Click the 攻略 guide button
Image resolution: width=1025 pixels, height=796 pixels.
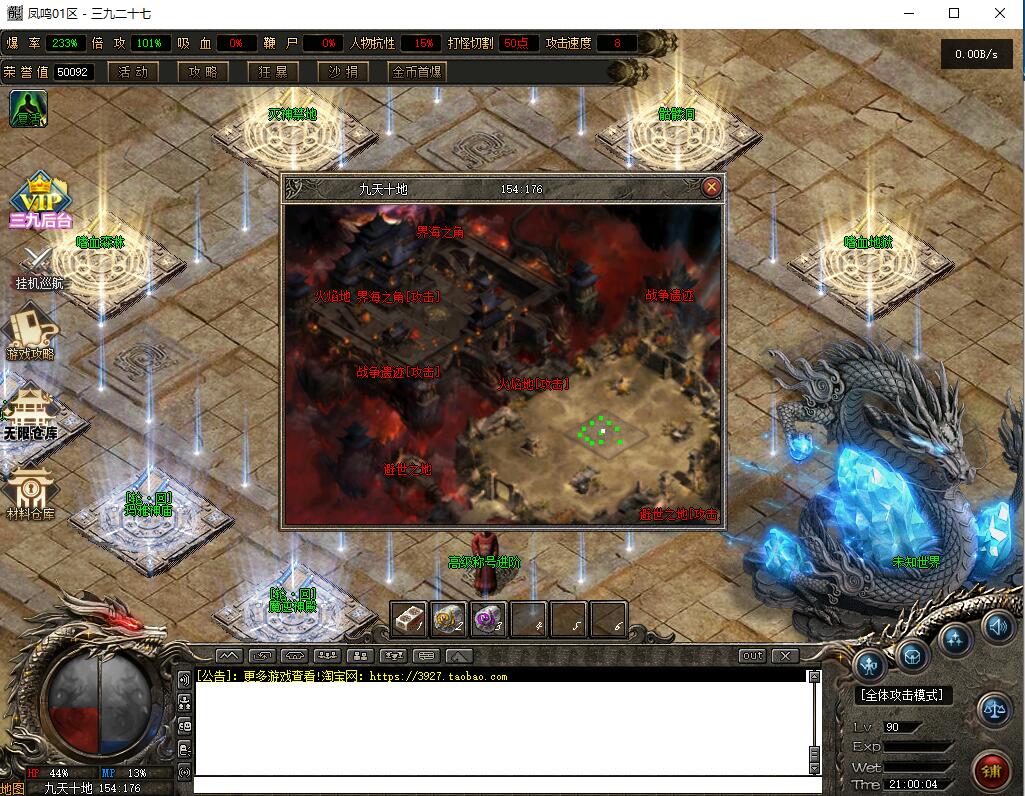pos(203,72)
